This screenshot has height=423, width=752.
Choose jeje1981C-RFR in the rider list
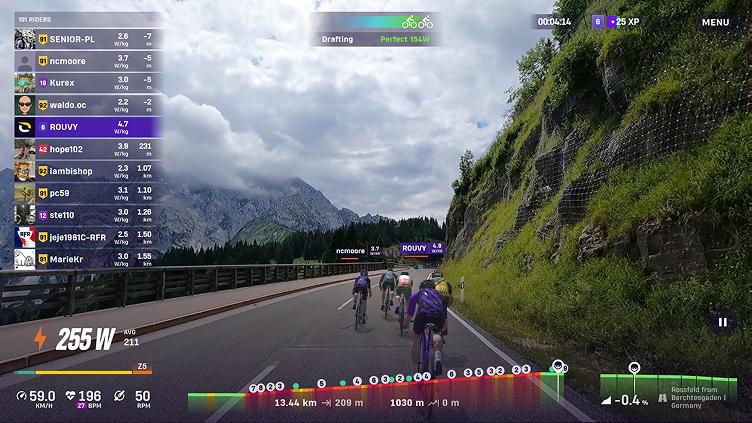pyautogui.click(x=87, y=237)
